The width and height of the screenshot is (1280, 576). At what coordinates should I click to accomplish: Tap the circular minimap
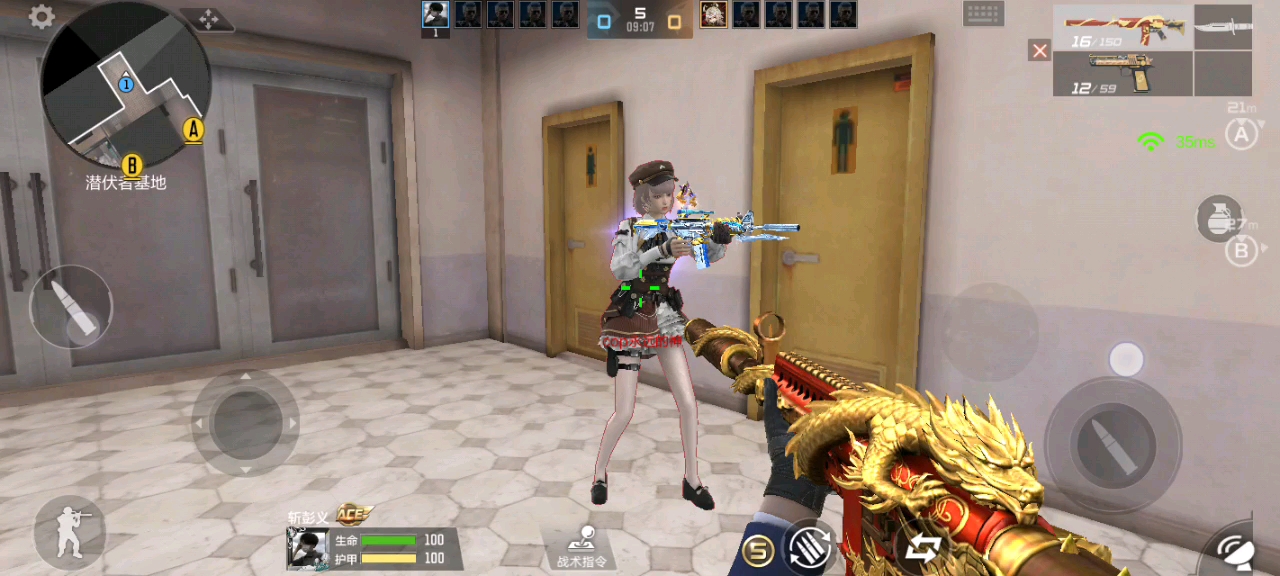(x=125, y=85)
